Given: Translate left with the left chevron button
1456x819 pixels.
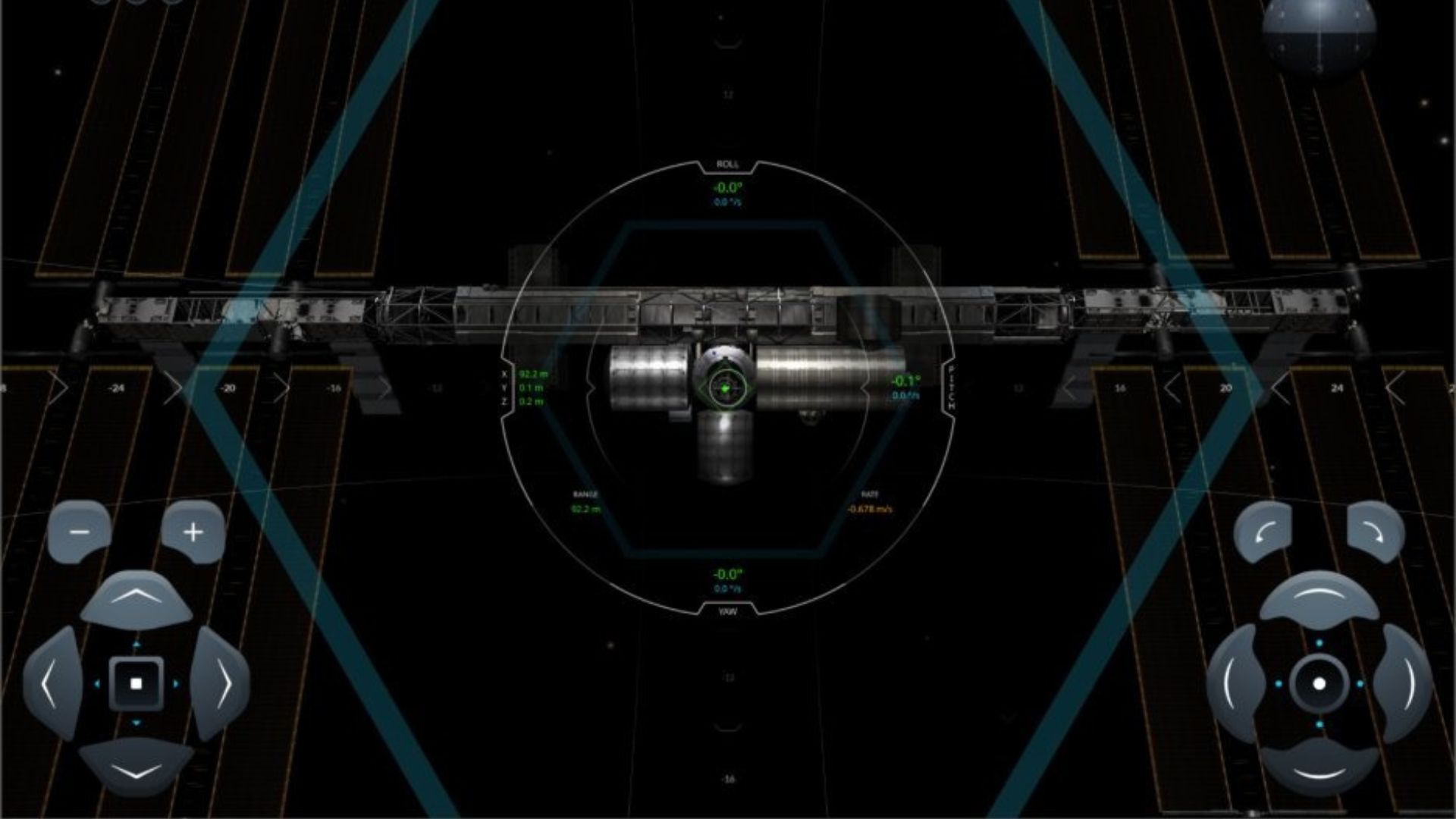Looking at the screenshot, I should 52,684.
